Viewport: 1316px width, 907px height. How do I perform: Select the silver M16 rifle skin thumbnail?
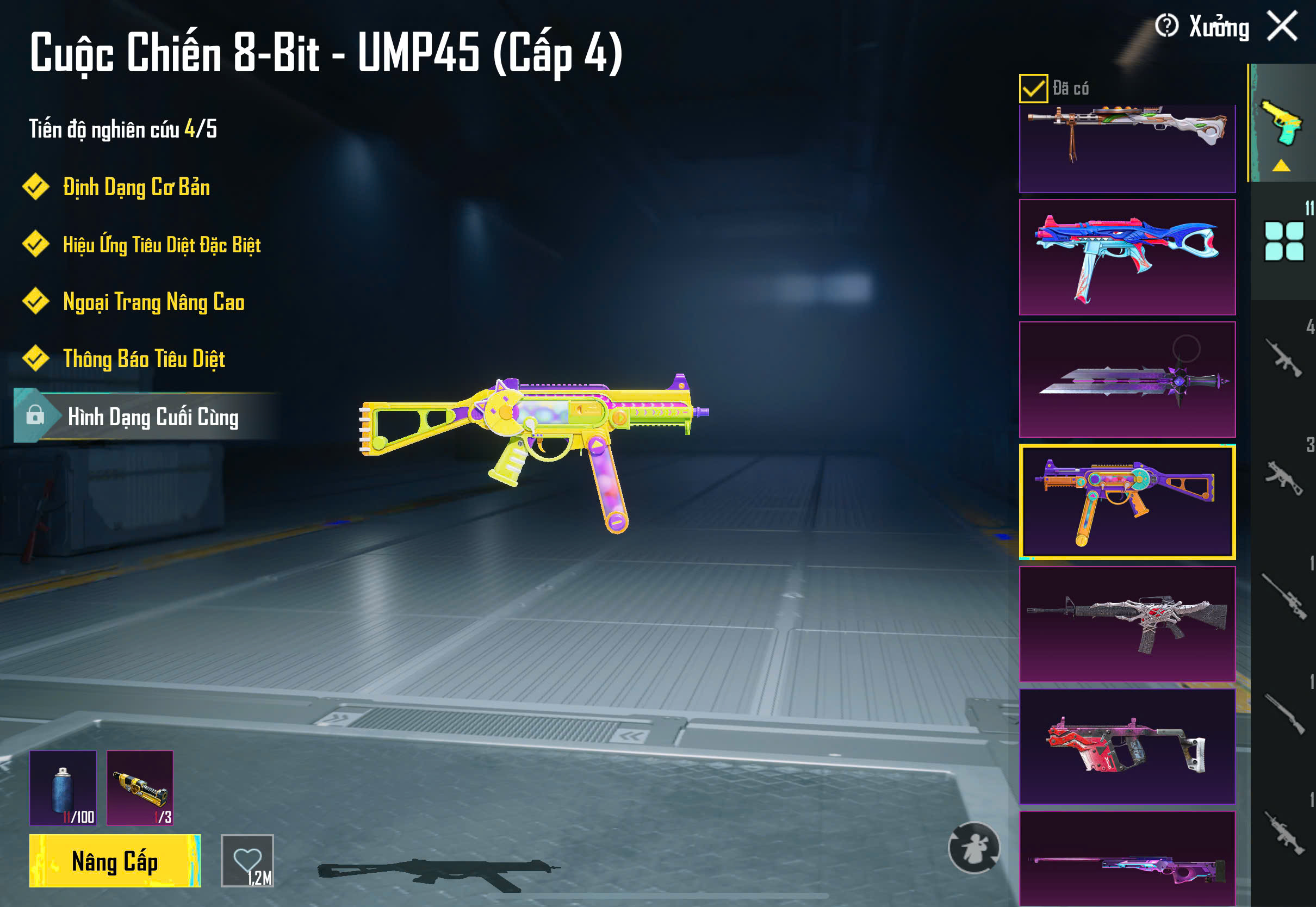coord(1127,624)
